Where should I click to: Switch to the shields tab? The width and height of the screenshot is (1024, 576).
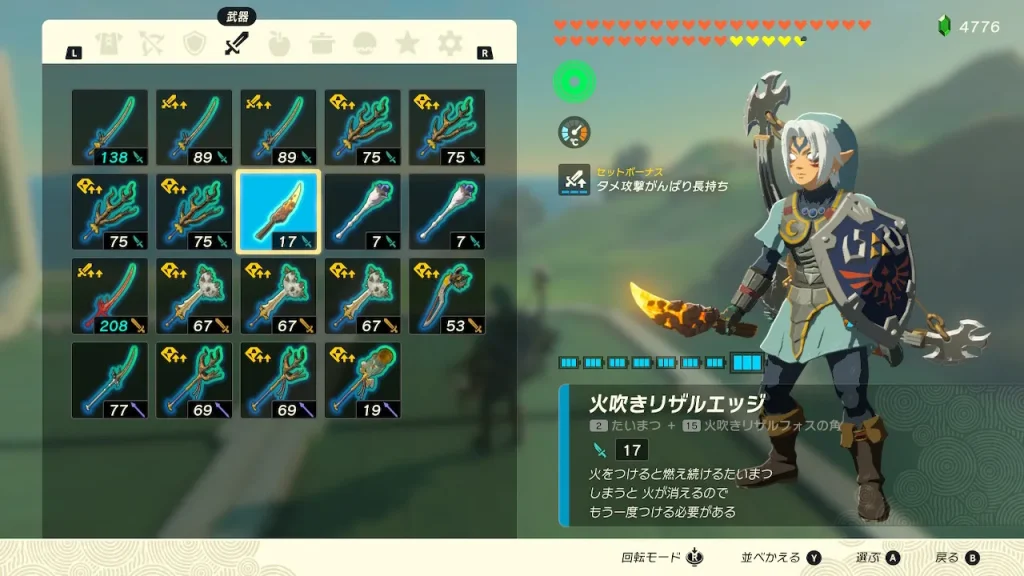(x=195, y=44)
